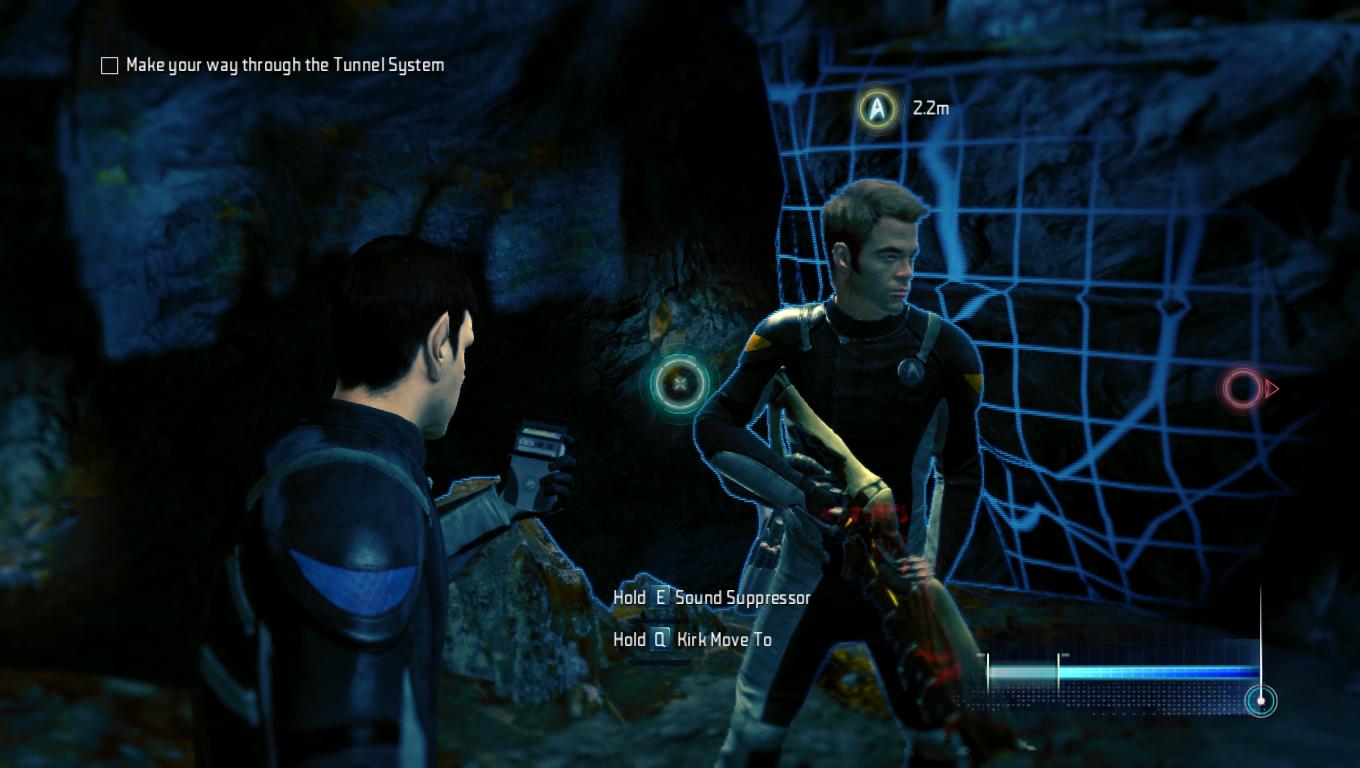Click the teal circular interaction marker
The height and width of the screenshot is (768, 1360).
tap(680, 382)
